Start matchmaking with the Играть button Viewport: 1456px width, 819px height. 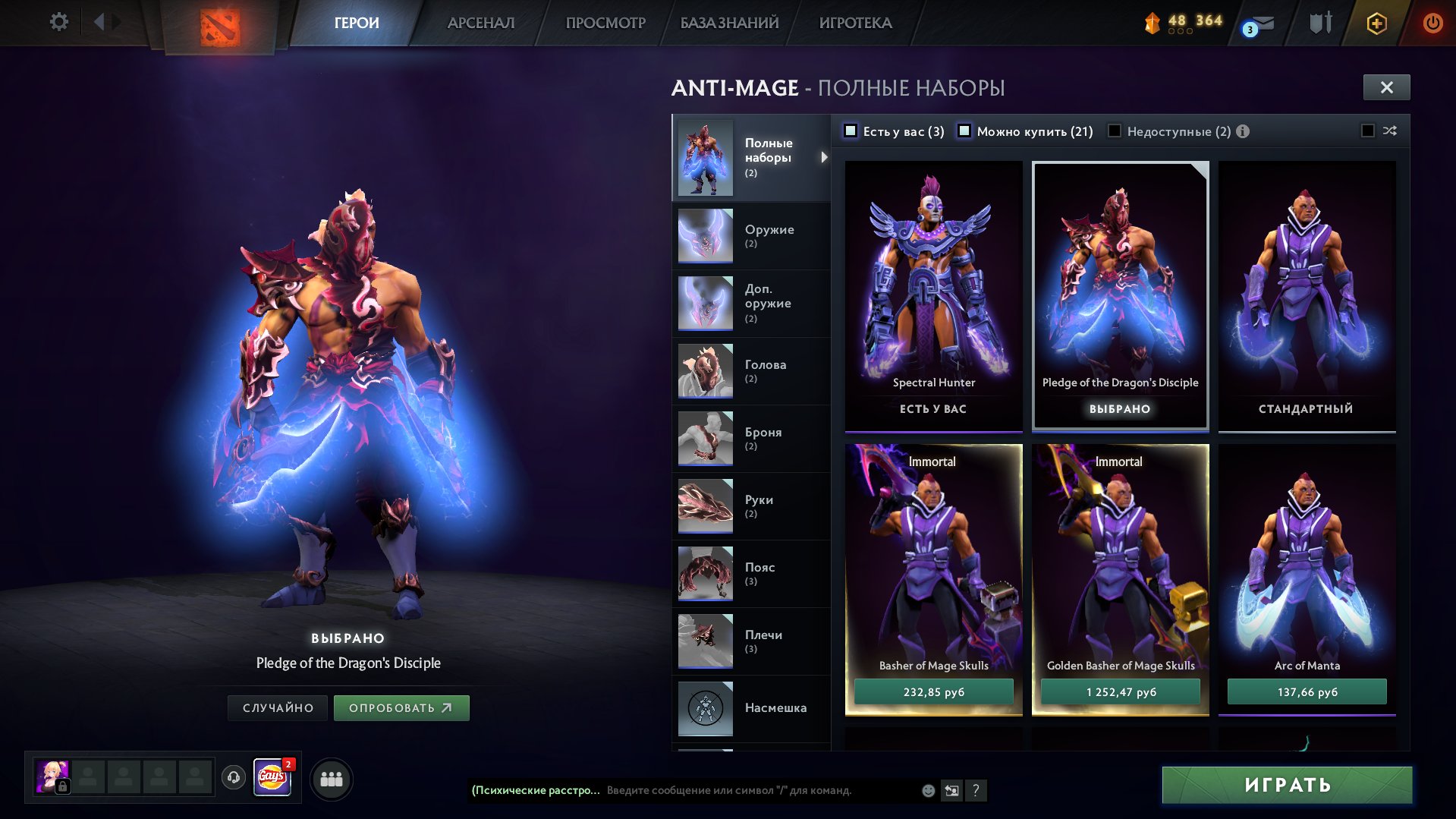coord(1287,785)
